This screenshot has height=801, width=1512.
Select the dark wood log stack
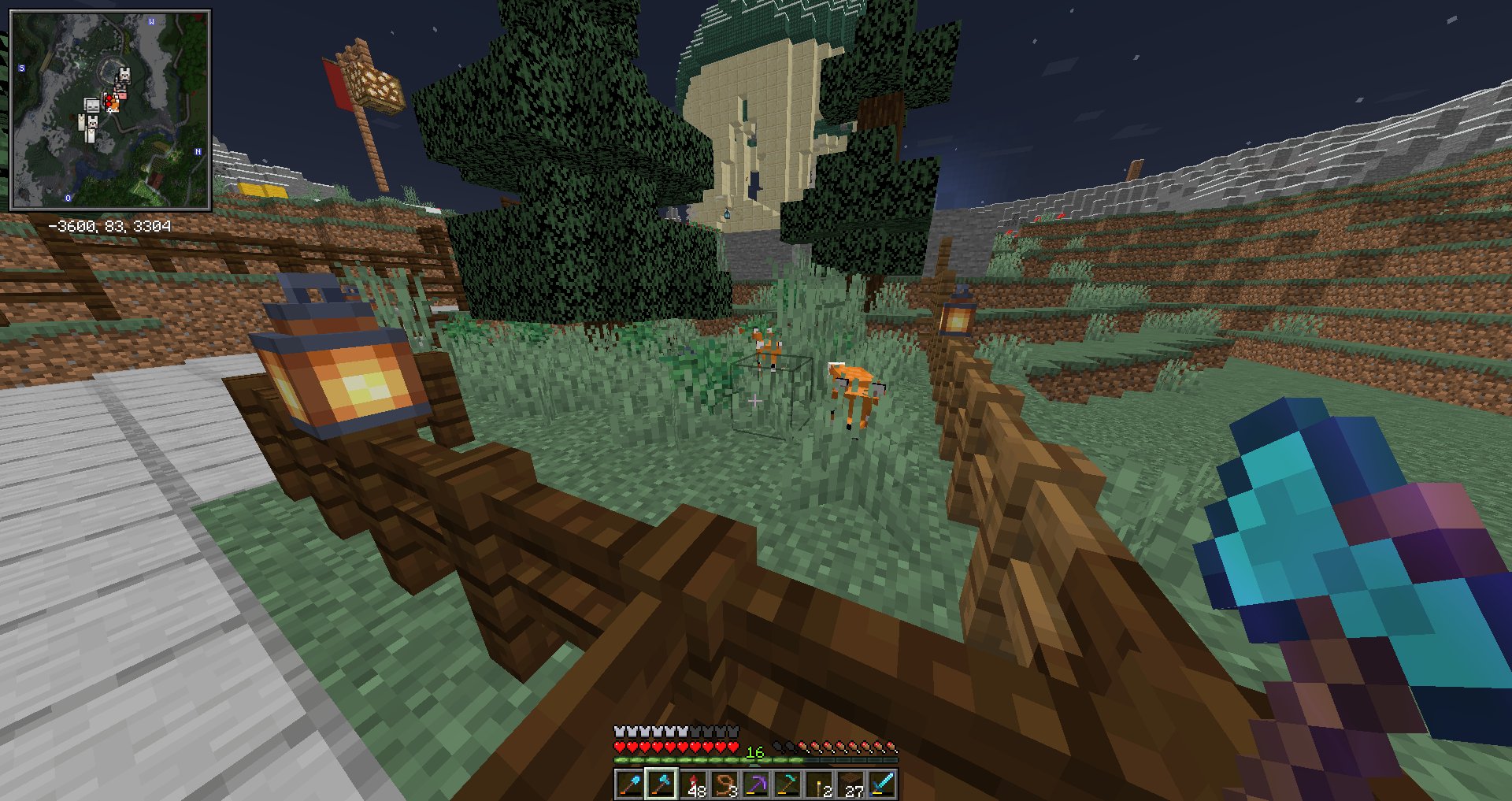click(850, 784)
